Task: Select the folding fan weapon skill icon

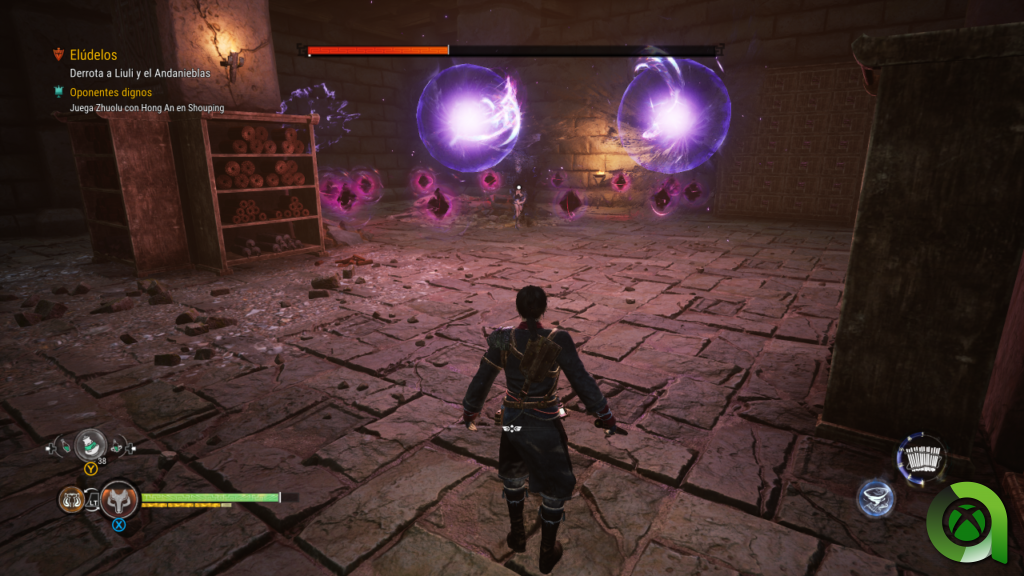Action: pos(921,459)
